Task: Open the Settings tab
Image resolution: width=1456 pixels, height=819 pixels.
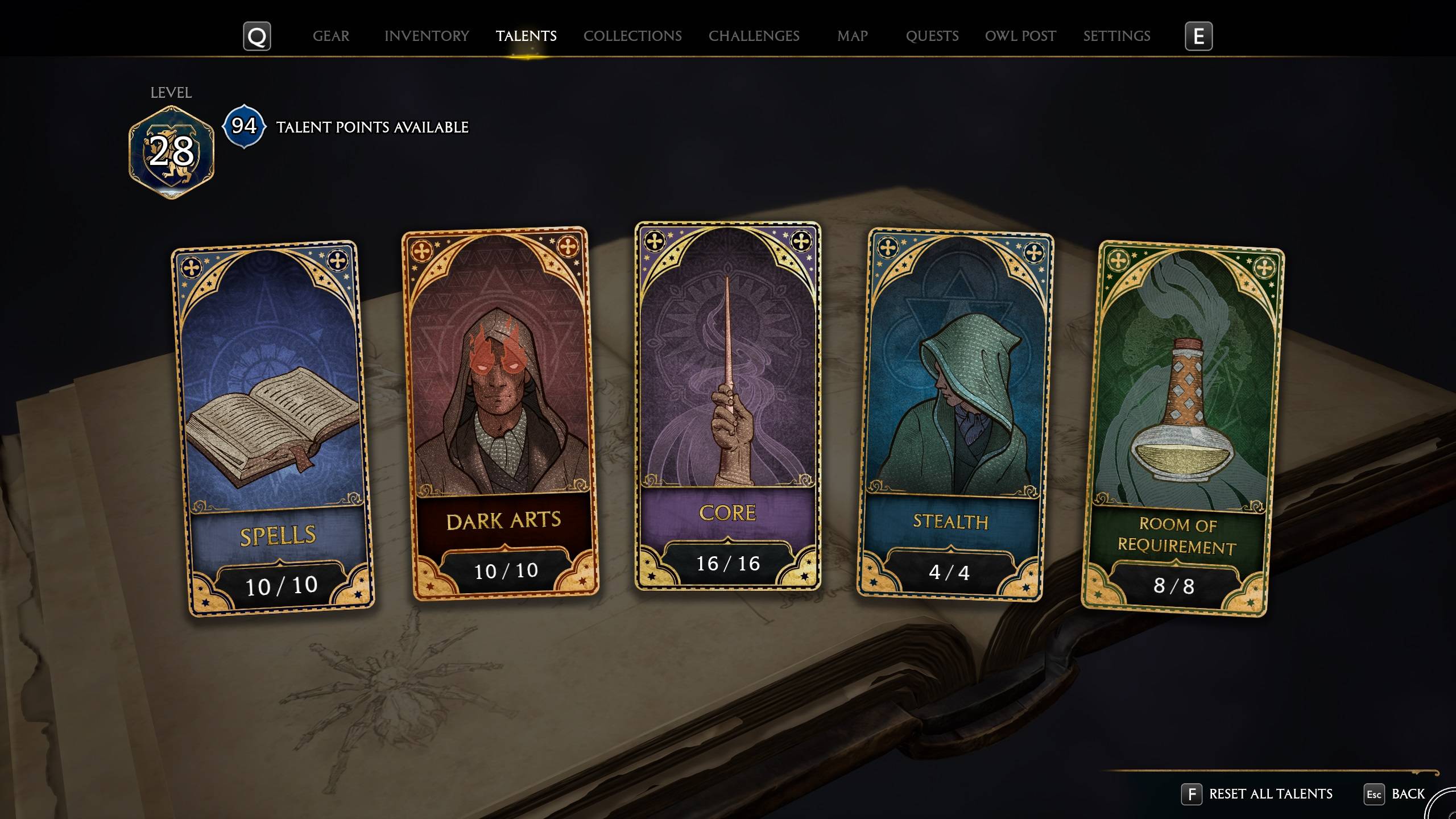Action: (x=1116, y=36)
